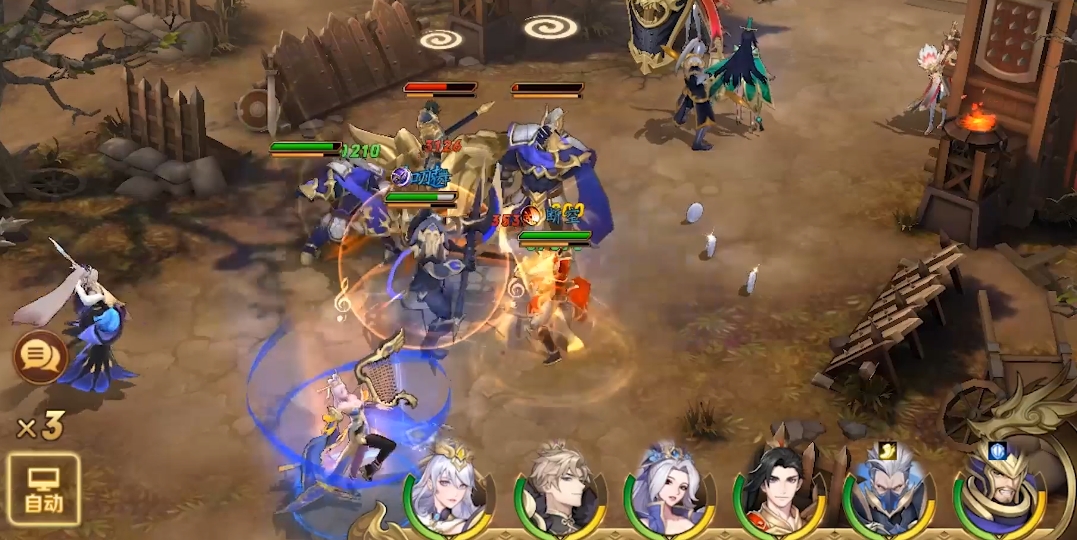Toggle the 自动 auto-battle button

(x=43, y=490)
